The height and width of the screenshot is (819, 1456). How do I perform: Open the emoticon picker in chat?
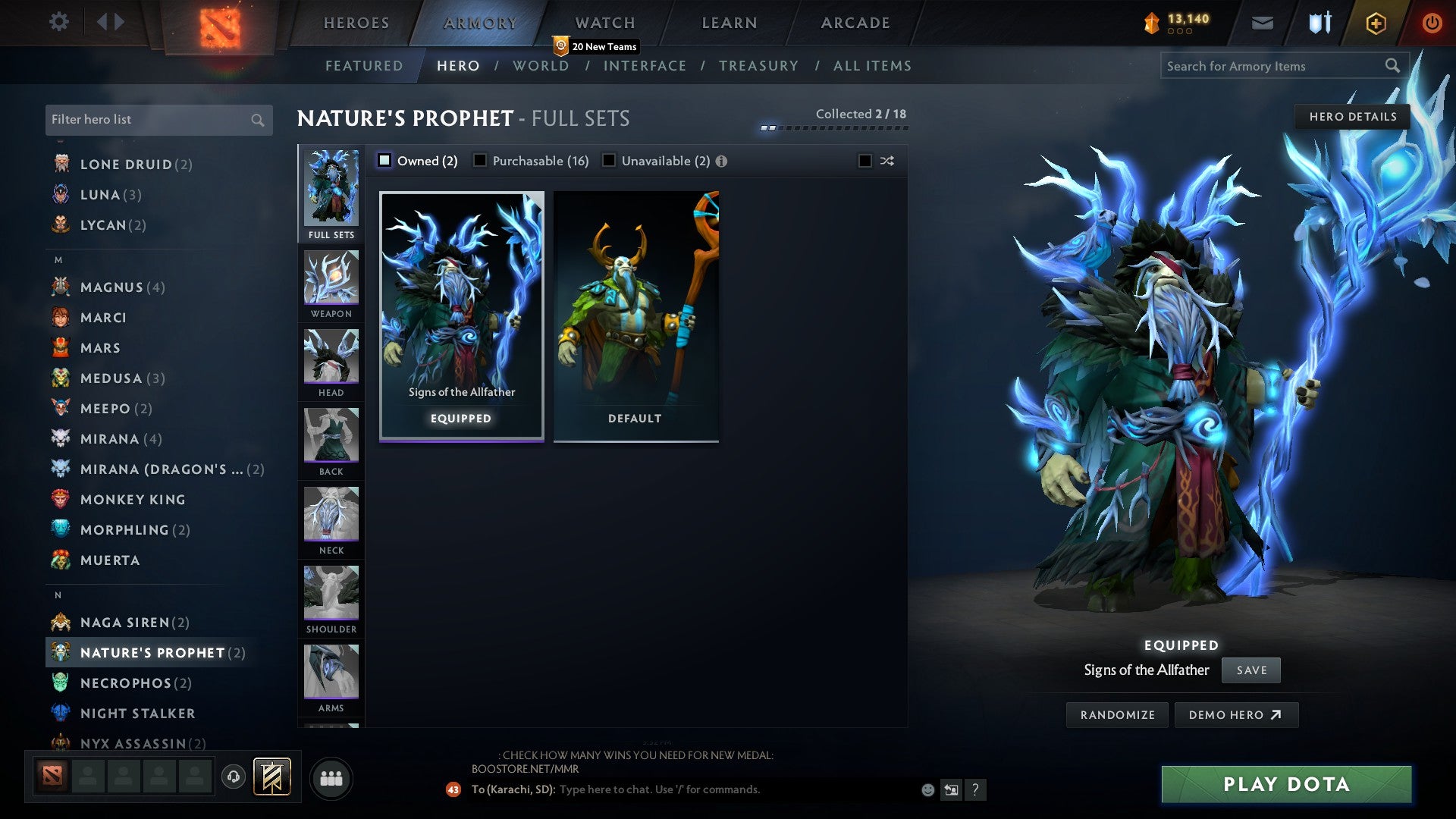927,789
